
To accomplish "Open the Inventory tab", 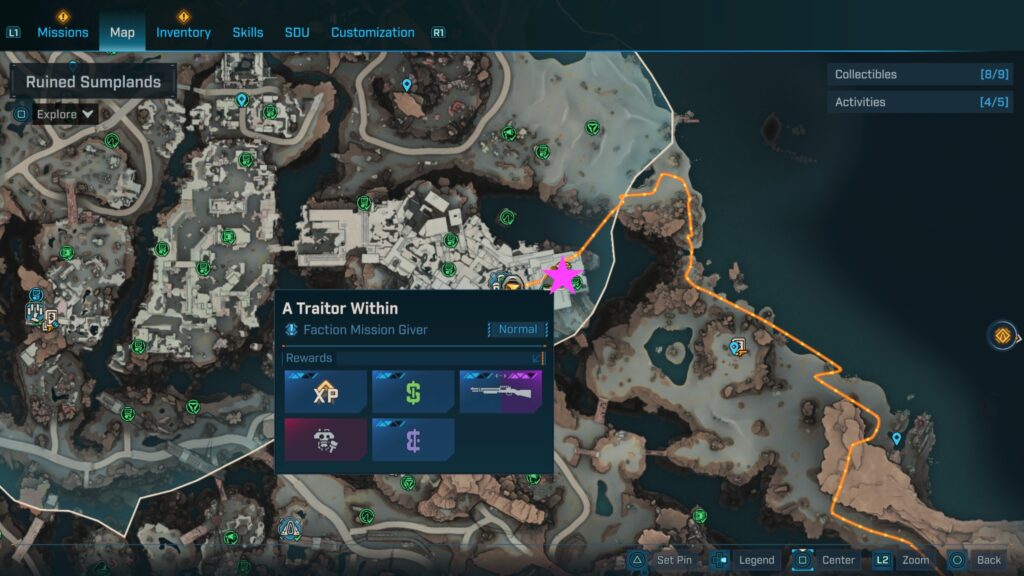I will (x=183, y=32).
